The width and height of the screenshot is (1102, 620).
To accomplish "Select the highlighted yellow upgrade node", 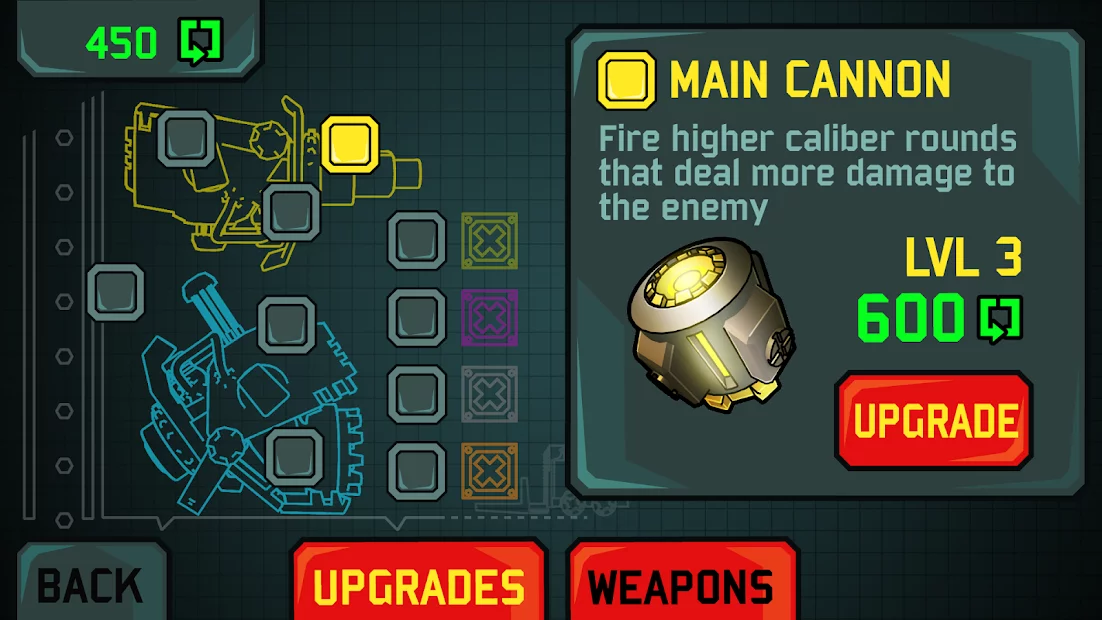I will 350,144.
